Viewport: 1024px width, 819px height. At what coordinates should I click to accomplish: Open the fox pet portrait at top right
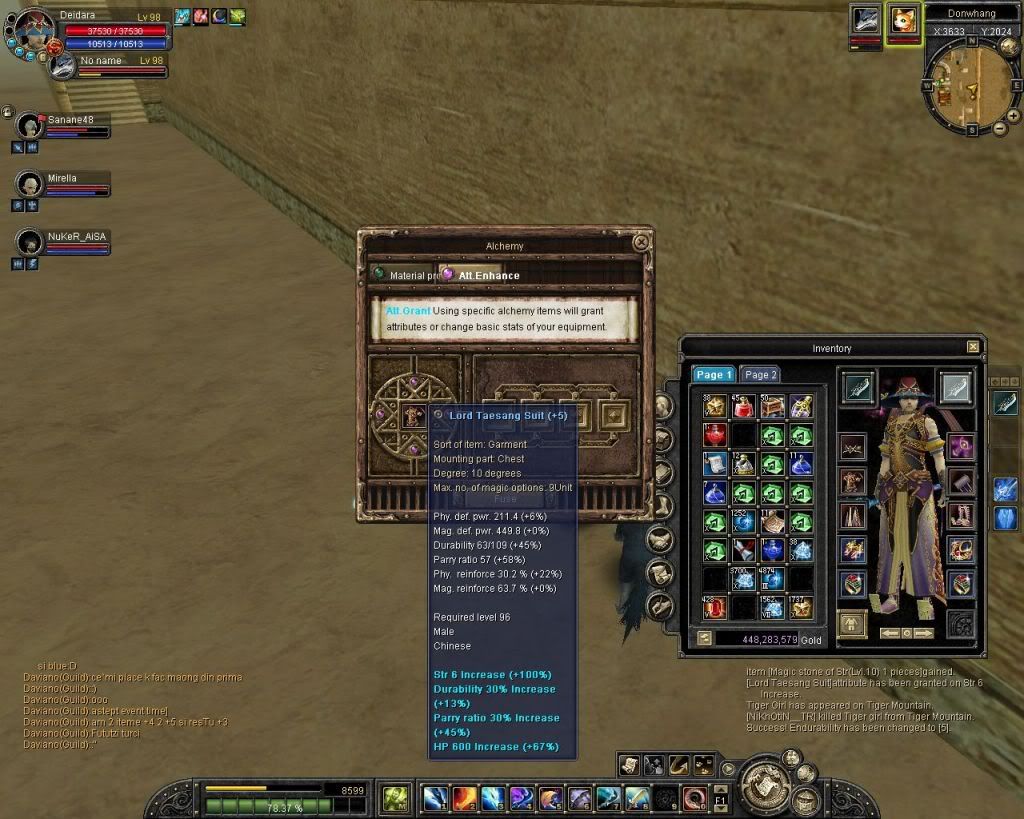coord(902,22)
